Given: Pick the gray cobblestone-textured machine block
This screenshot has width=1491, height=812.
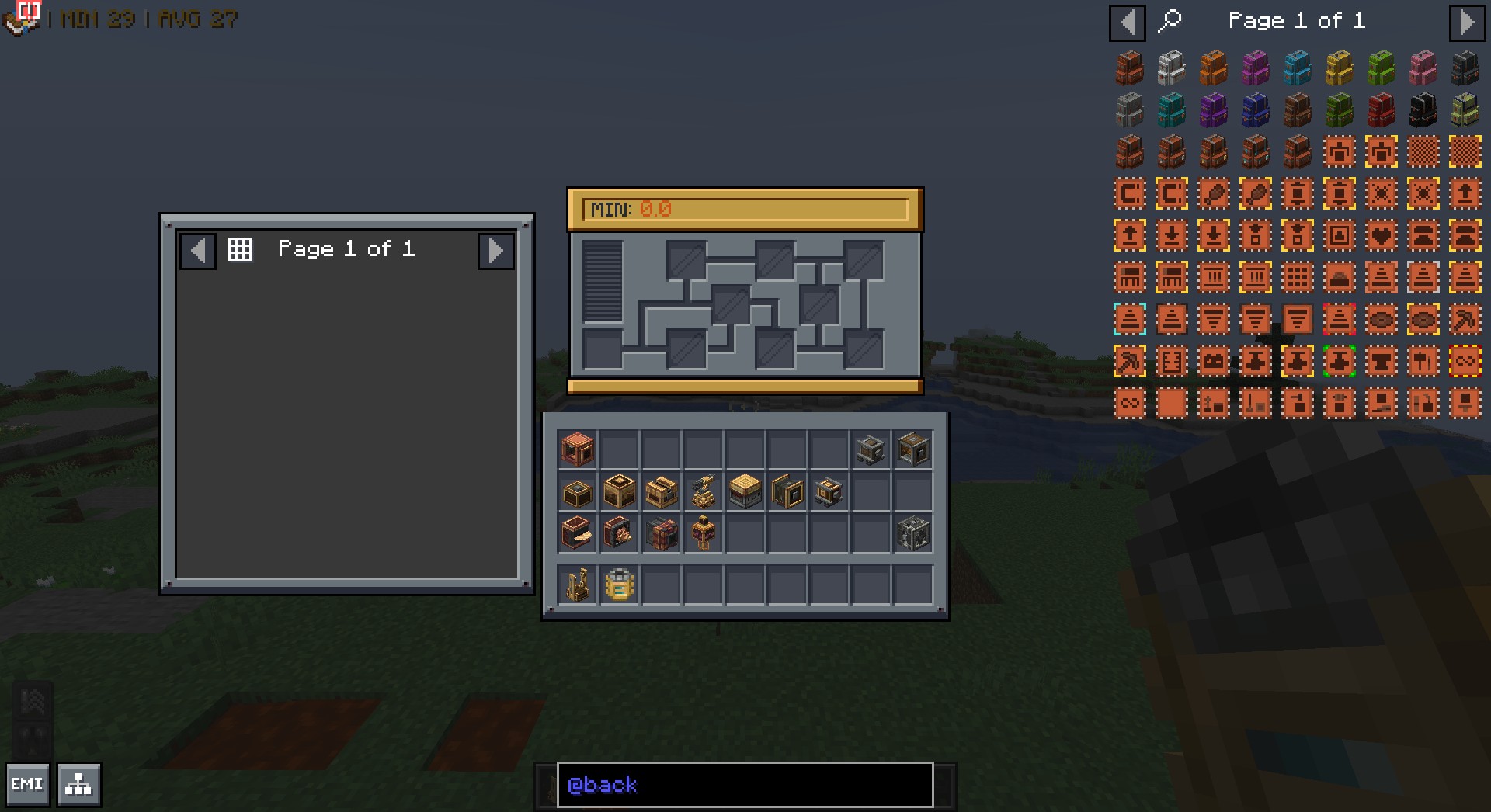Looking at the screenshot, I should click(x=912, y=533).
